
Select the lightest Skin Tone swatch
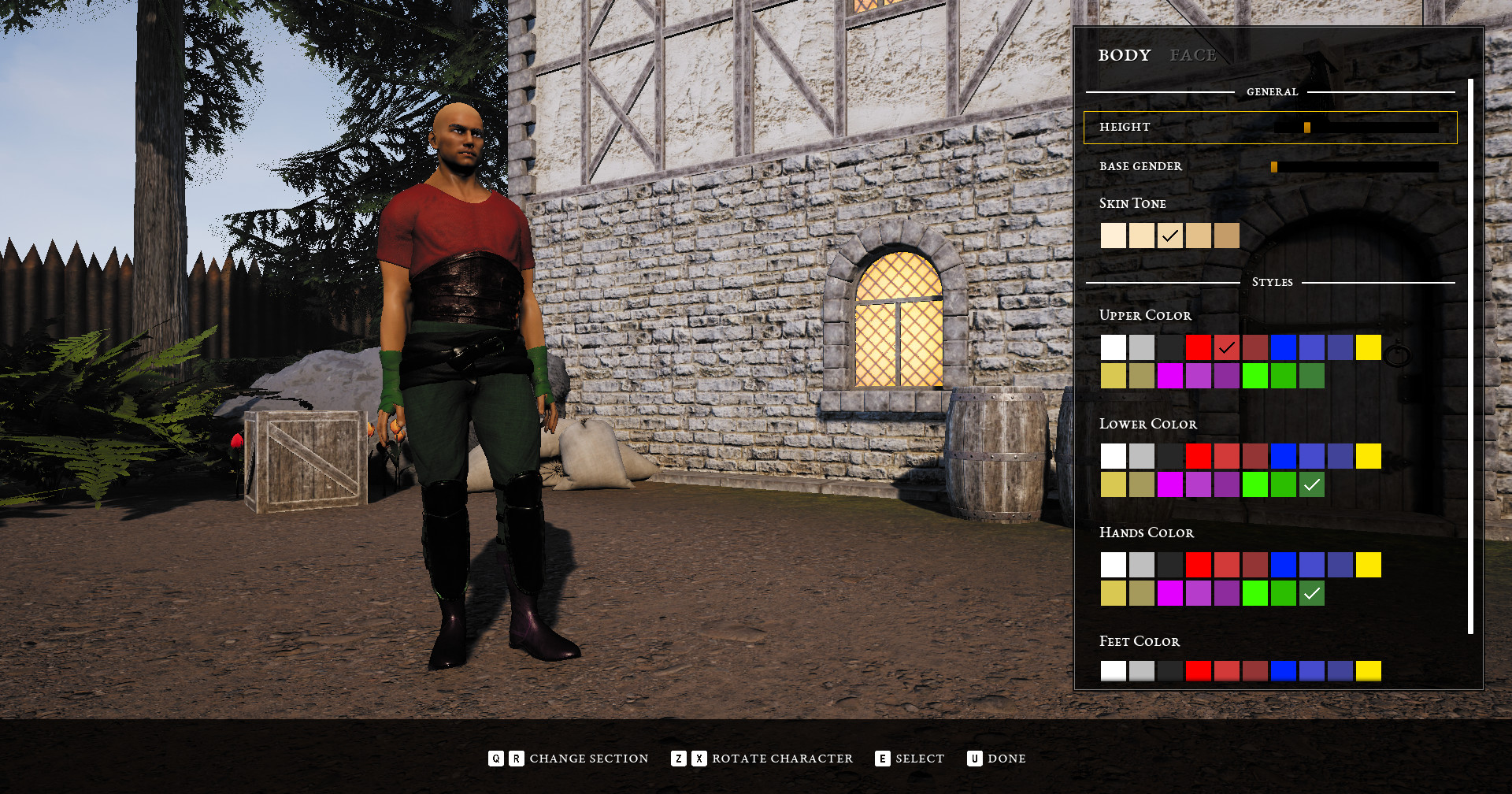[x=1113, y=236]
